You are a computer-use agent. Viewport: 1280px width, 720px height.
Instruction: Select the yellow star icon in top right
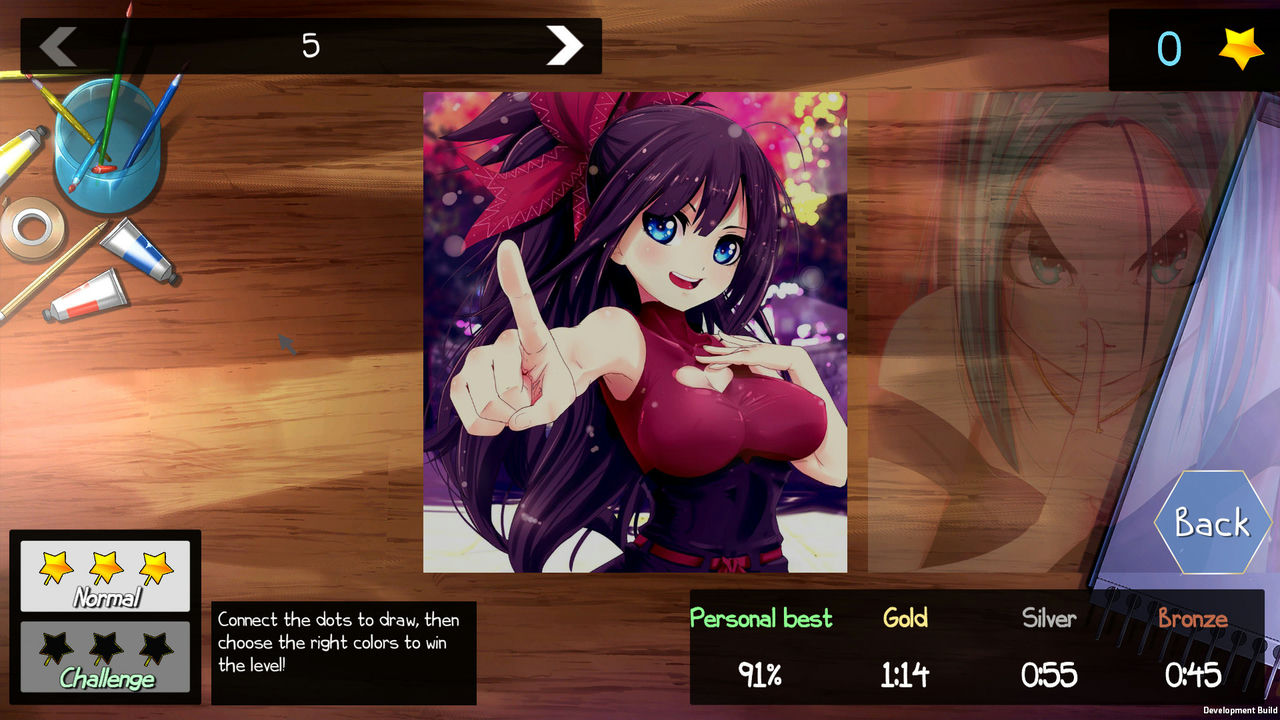(x=1240, y=46)
